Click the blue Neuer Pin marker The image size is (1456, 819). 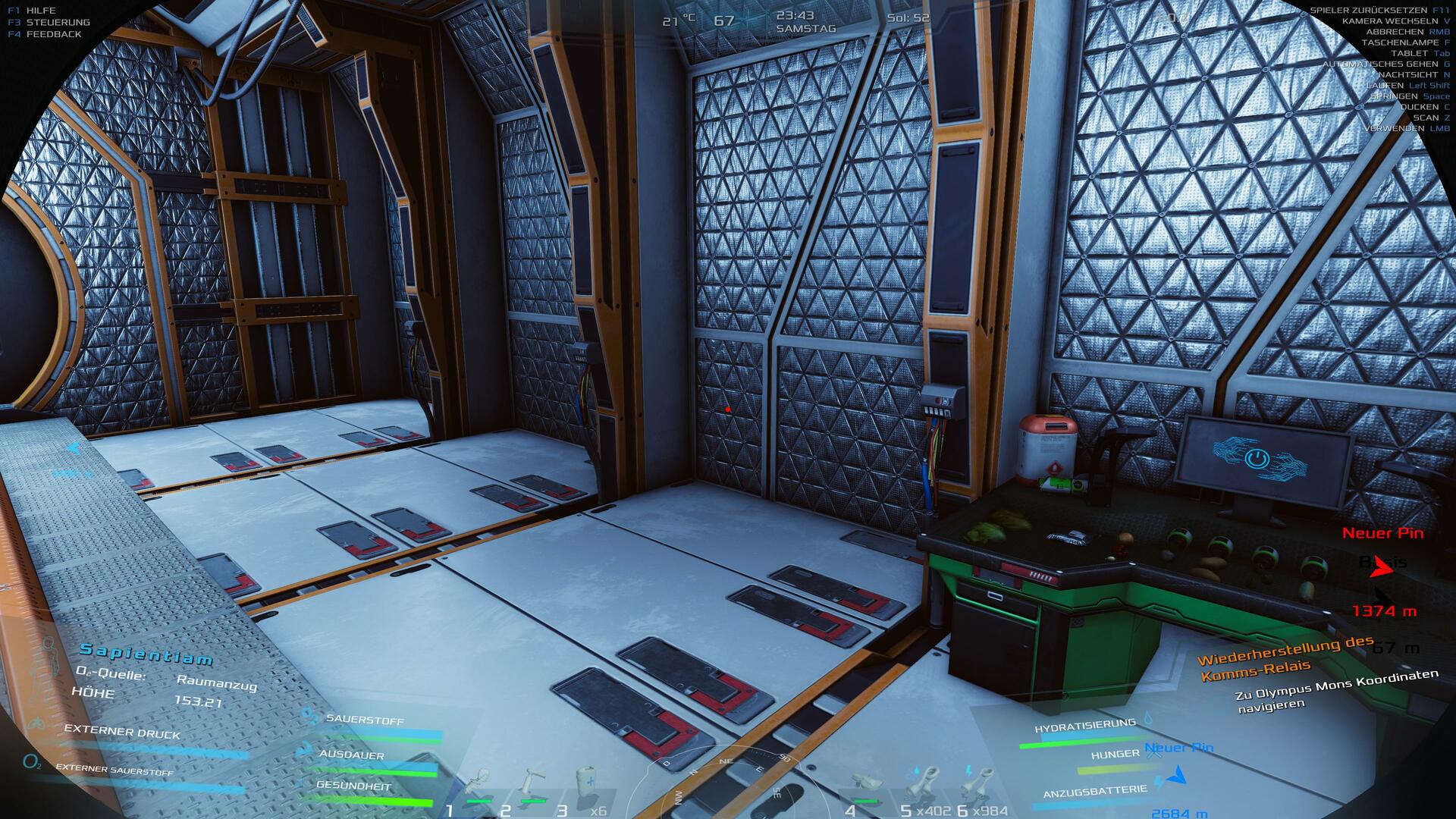click(1179, 748)
